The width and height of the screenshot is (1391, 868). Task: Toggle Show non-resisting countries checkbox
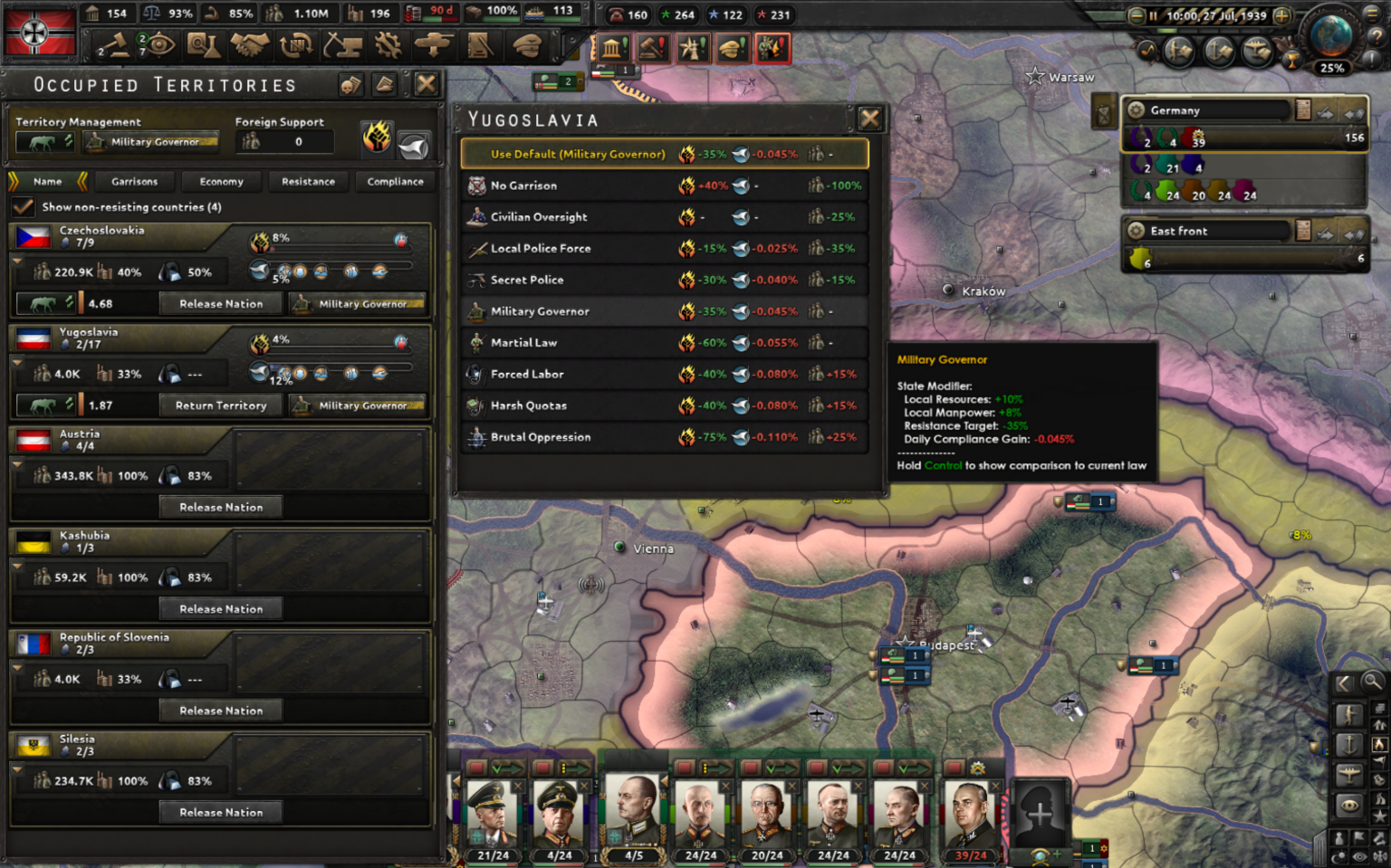tap(23, 206)
